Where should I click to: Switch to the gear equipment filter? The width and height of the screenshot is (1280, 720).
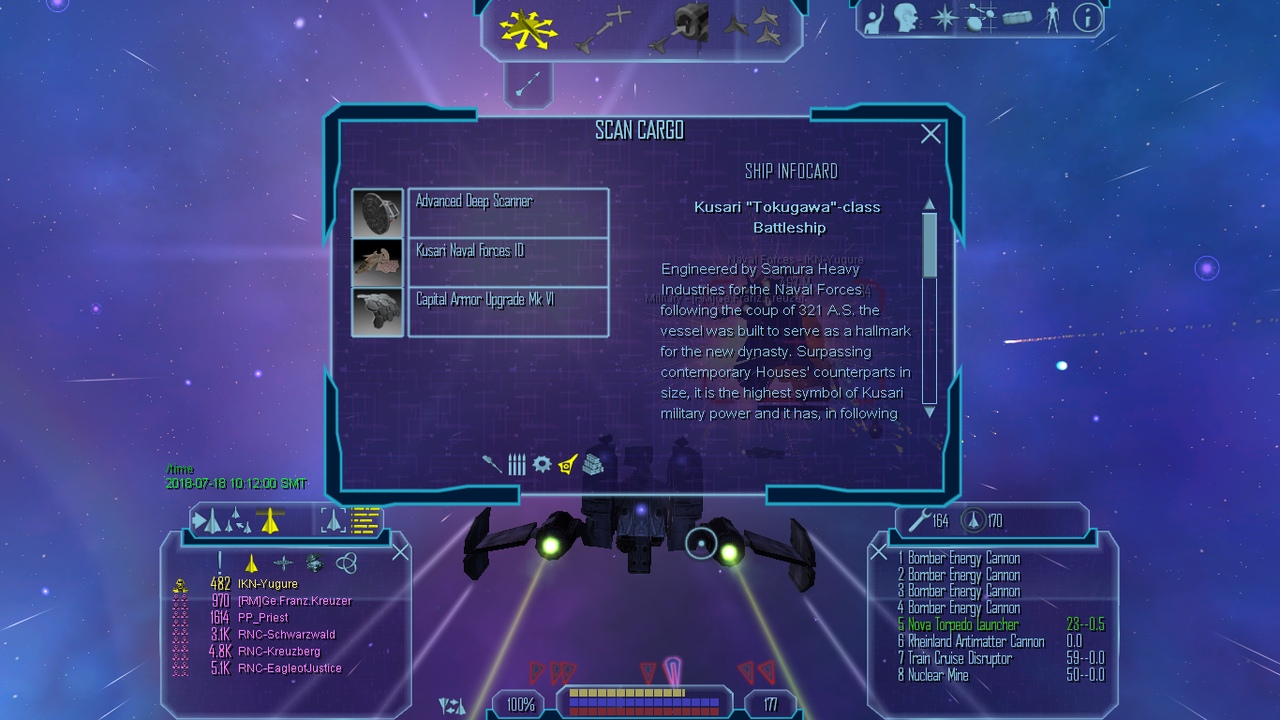(x=542, y=464)
